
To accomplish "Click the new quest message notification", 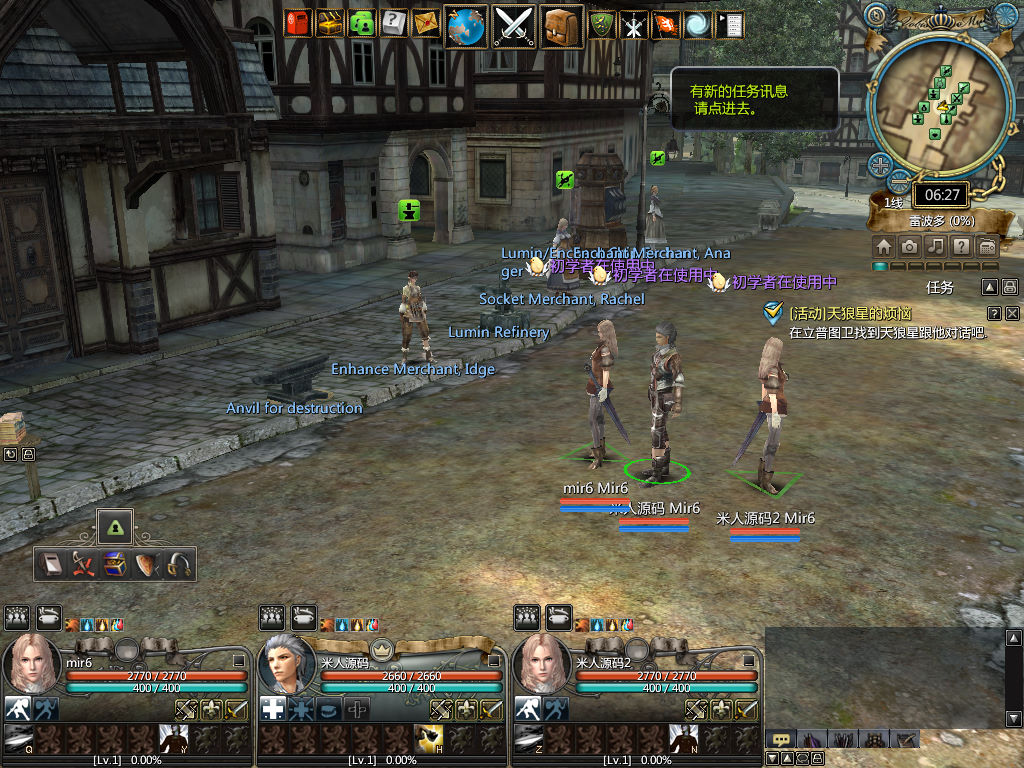I will pos(754,98).
